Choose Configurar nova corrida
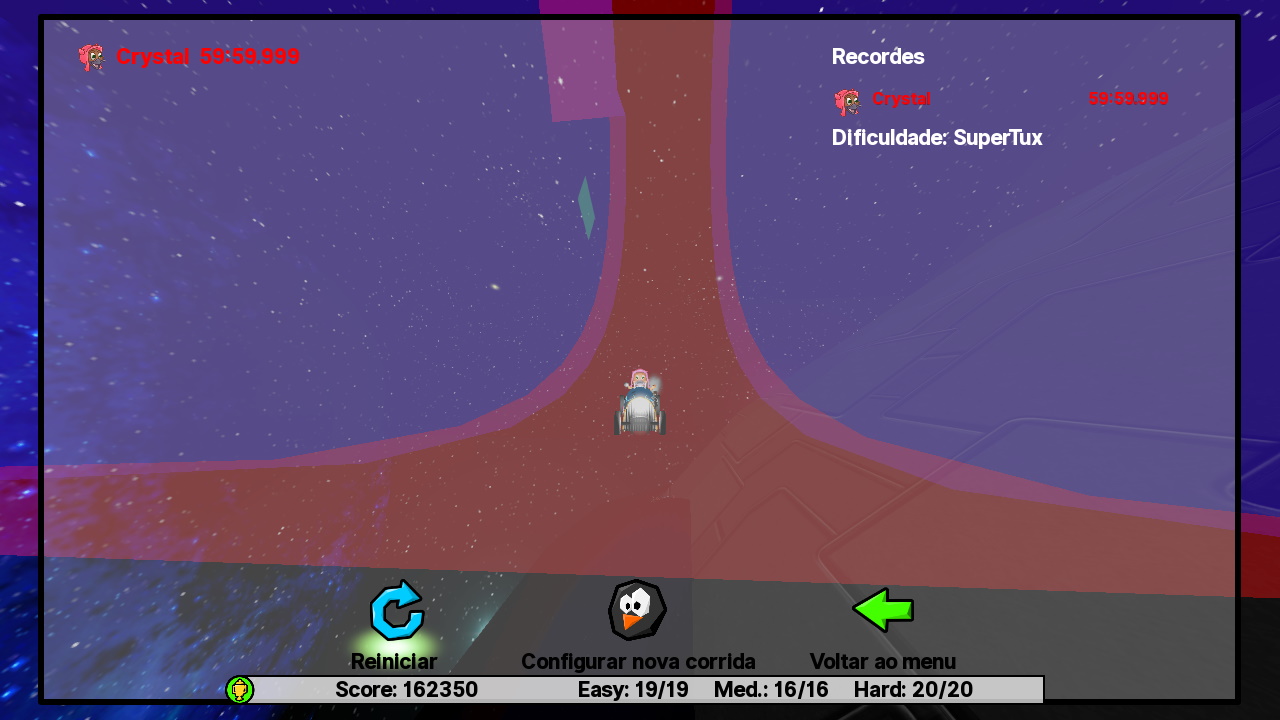 coord(637,611)
